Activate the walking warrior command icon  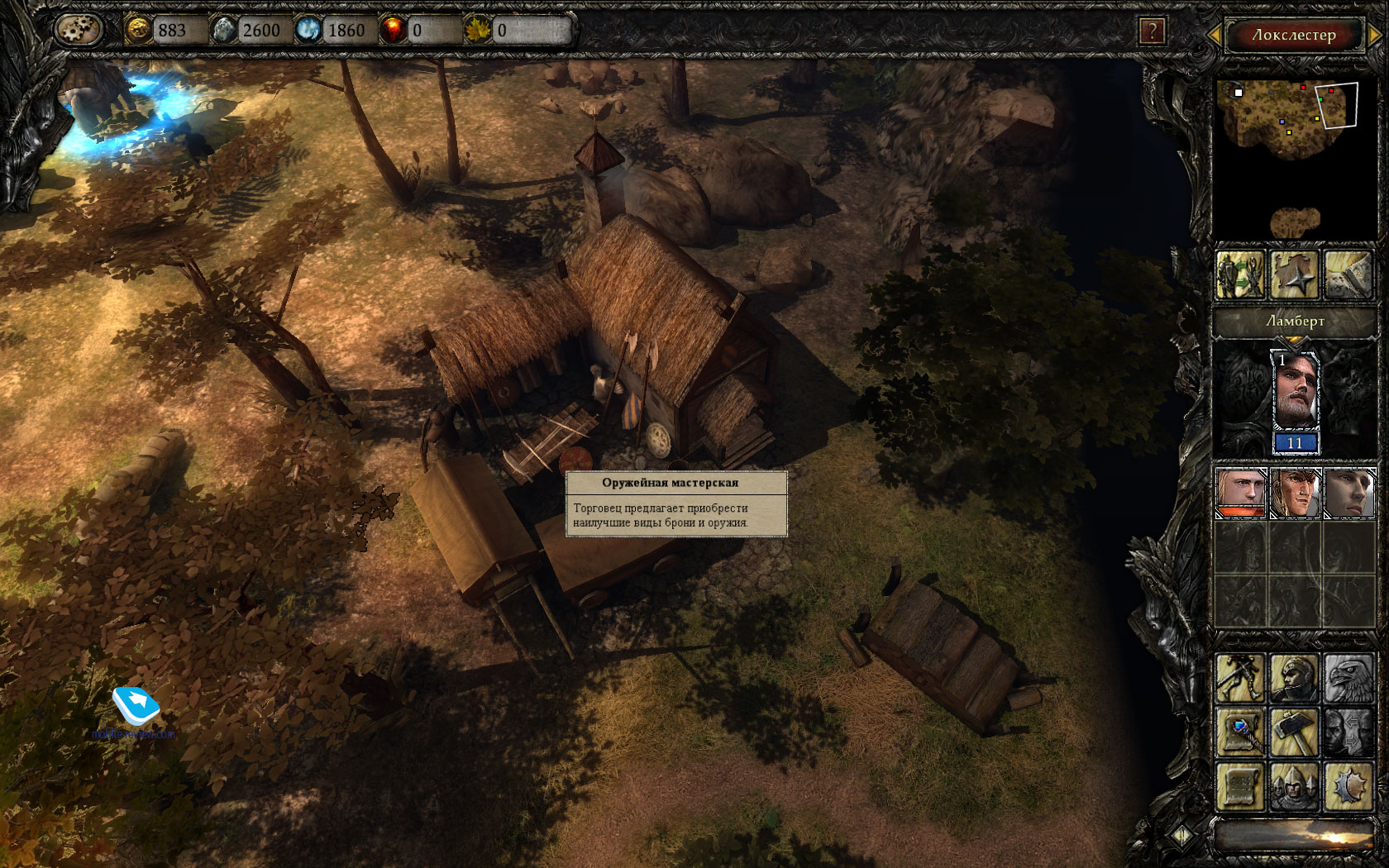1240,678
